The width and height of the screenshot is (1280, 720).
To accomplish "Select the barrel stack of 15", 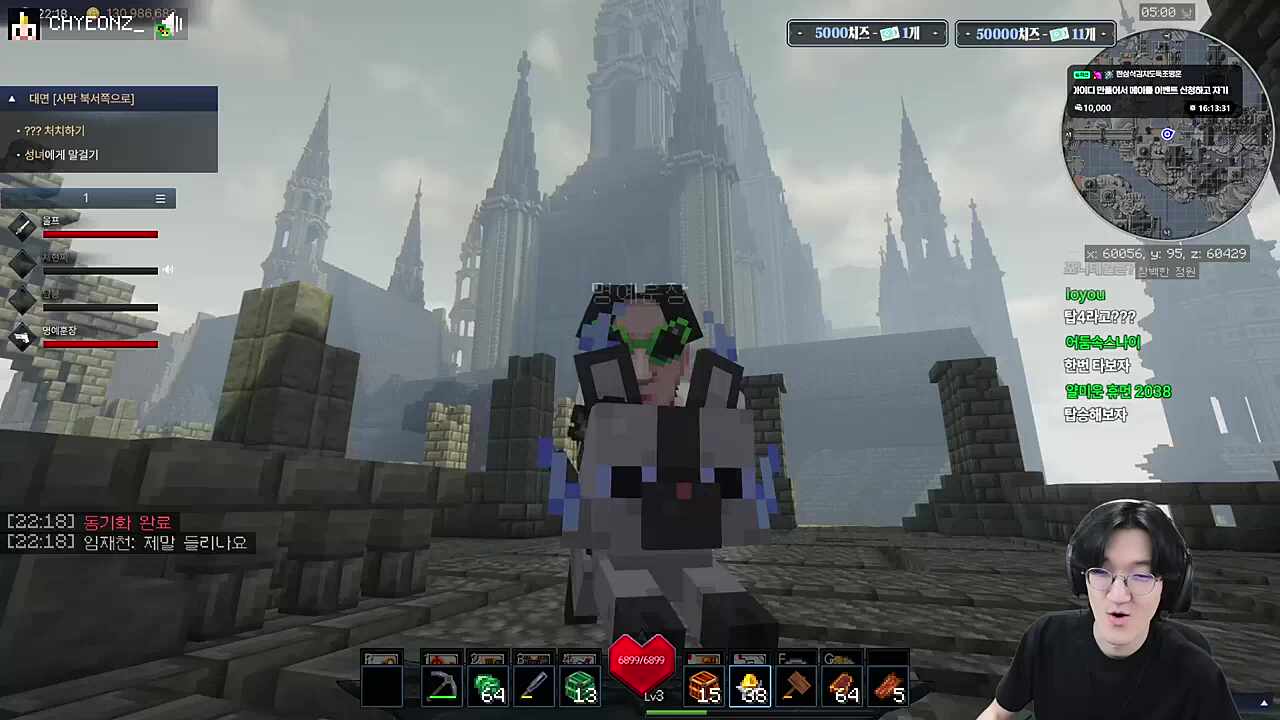I will [704, 686].
